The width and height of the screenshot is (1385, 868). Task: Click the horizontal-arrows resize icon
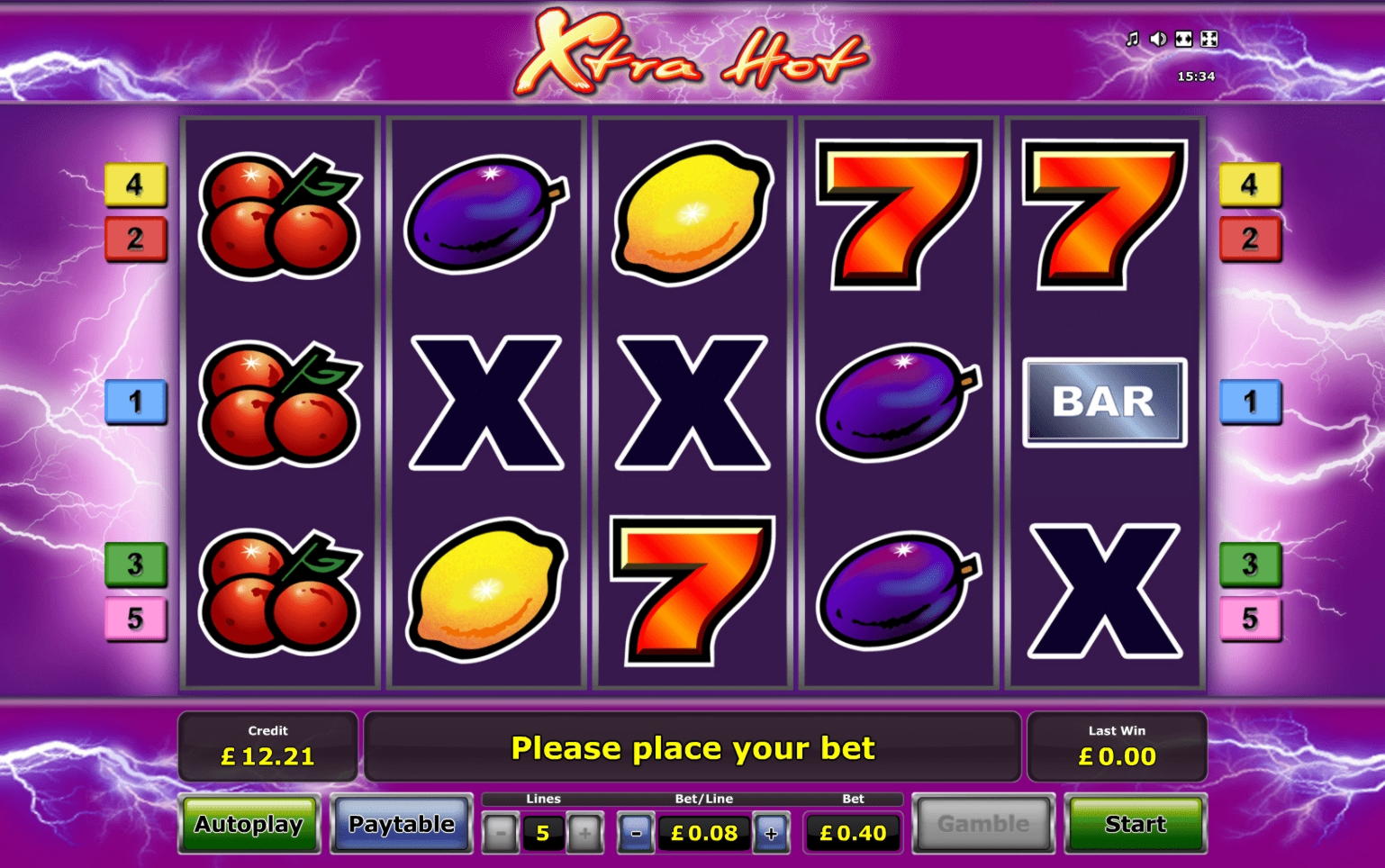pyautogui.click(x=1184, y=39)
